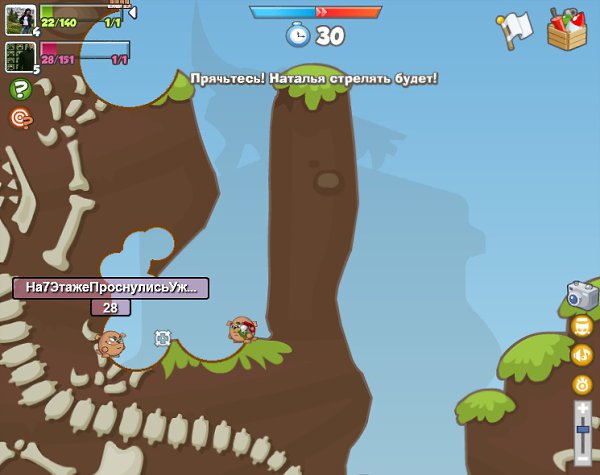
Task: Toggle the music note sound button
Action: pos(582,354)
